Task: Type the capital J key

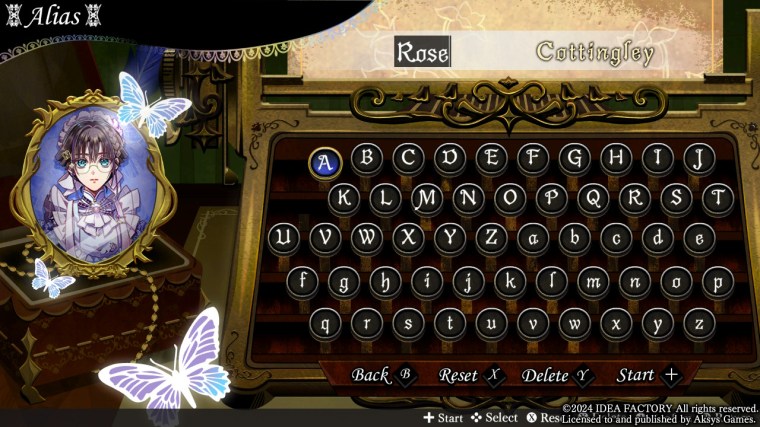Action: (x=700, y=158)
